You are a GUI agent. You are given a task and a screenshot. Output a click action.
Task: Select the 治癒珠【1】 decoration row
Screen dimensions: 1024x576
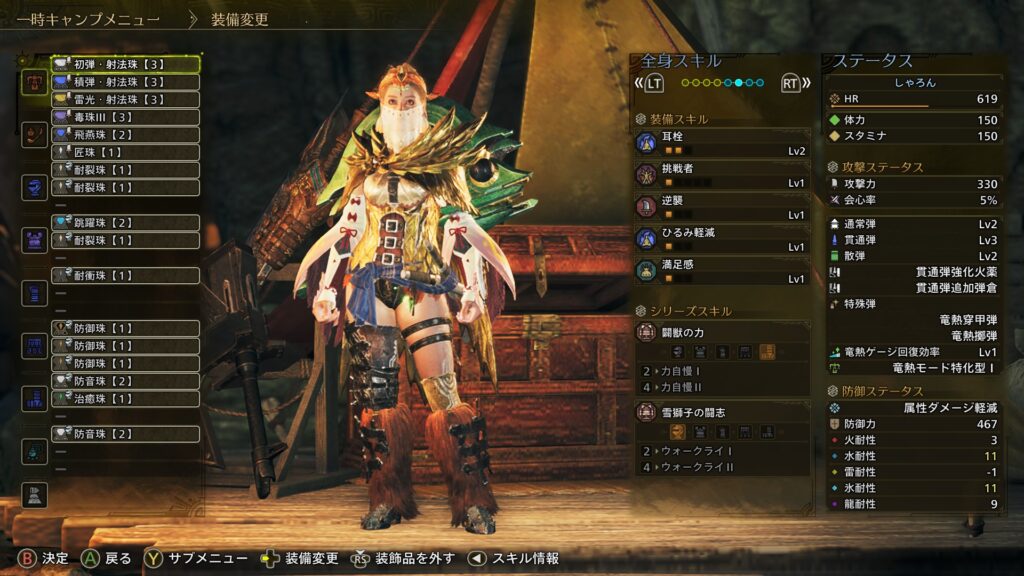(x=125, y=398)
